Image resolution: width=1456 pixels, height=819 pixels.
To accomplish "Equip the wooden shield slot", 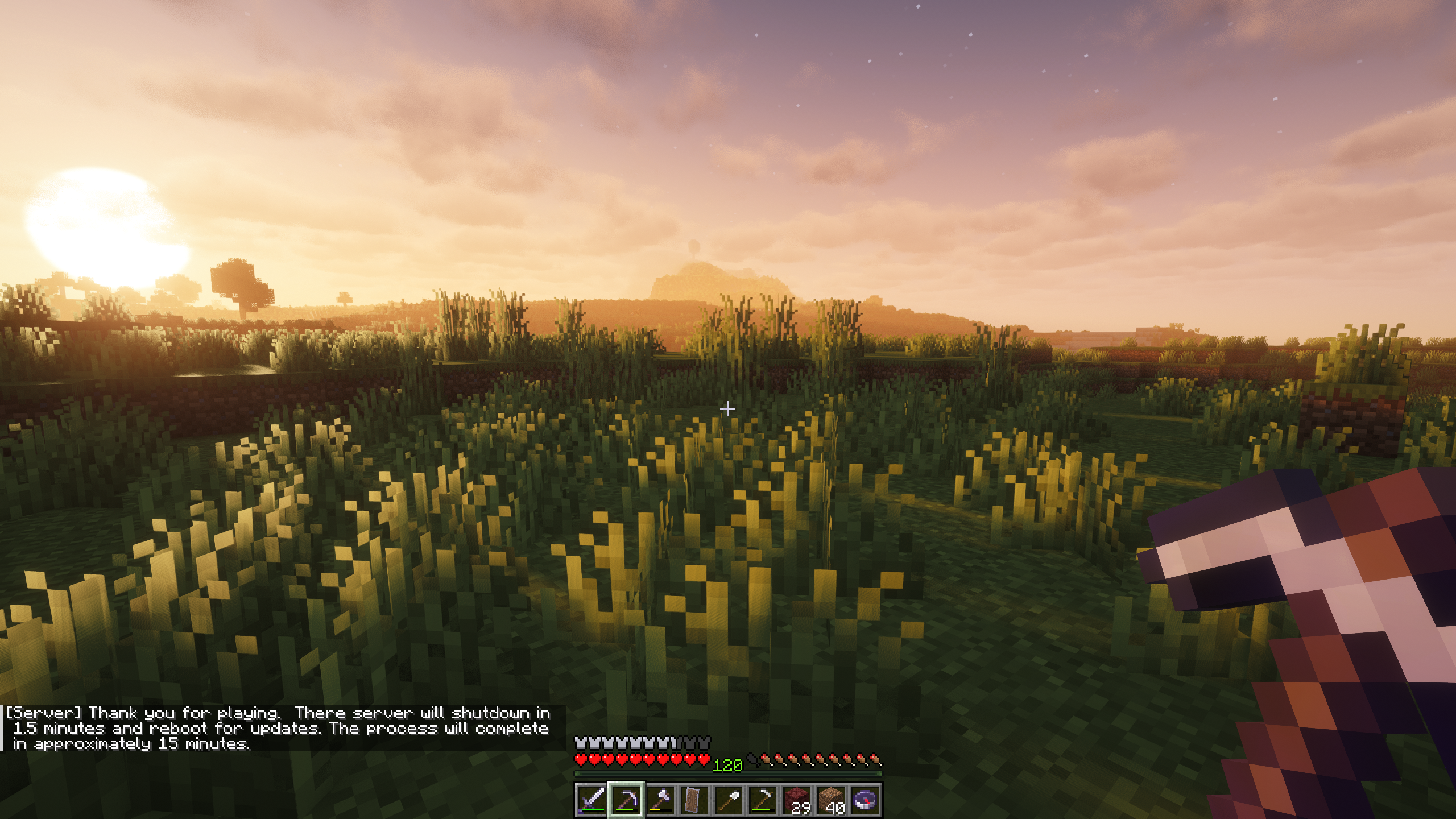I will point(694,799).
